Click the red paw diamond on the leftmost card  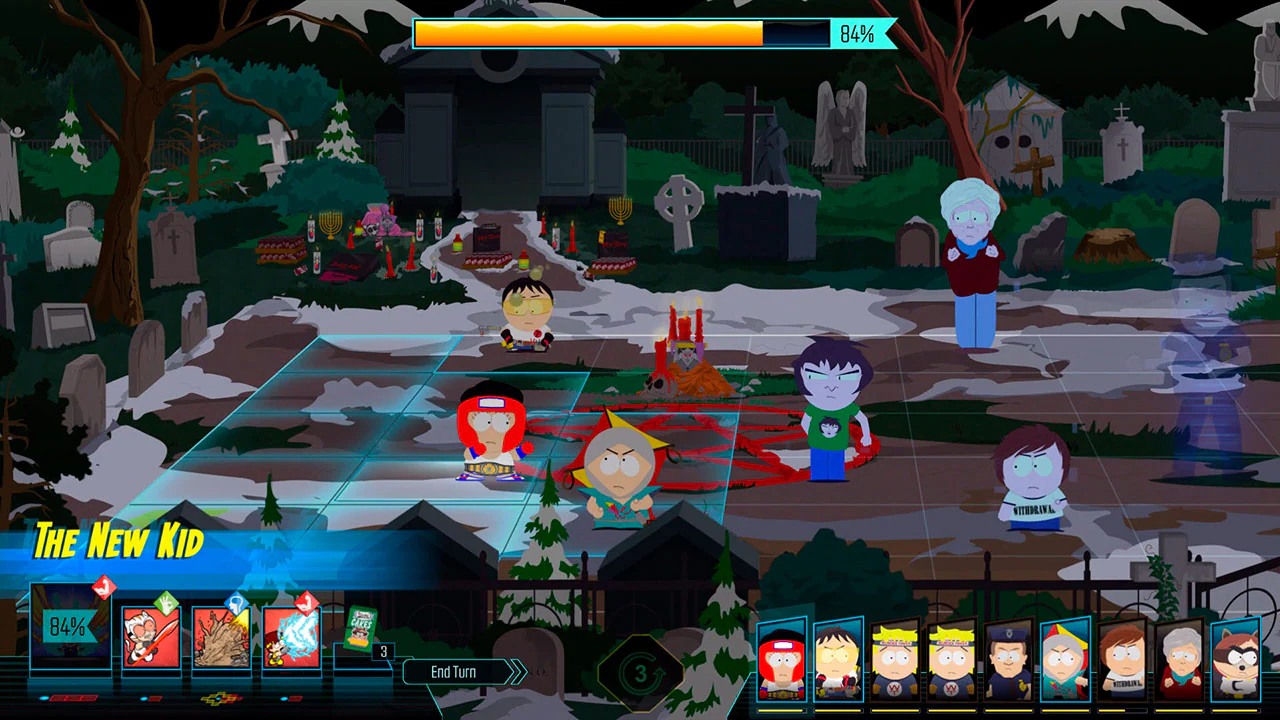[x=104, y=590]
